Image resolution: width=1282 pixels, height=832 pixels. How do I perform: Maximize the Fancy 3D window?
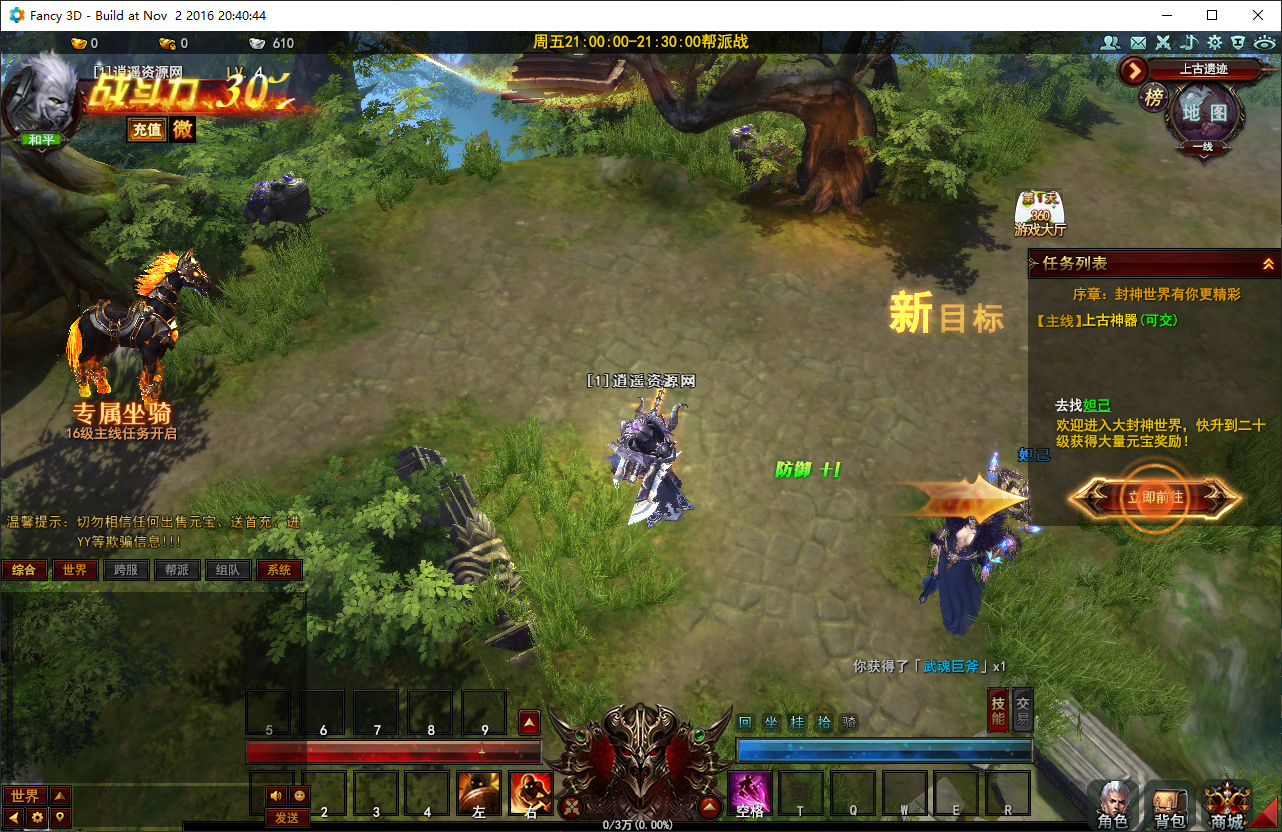(x=1212, y=15)
